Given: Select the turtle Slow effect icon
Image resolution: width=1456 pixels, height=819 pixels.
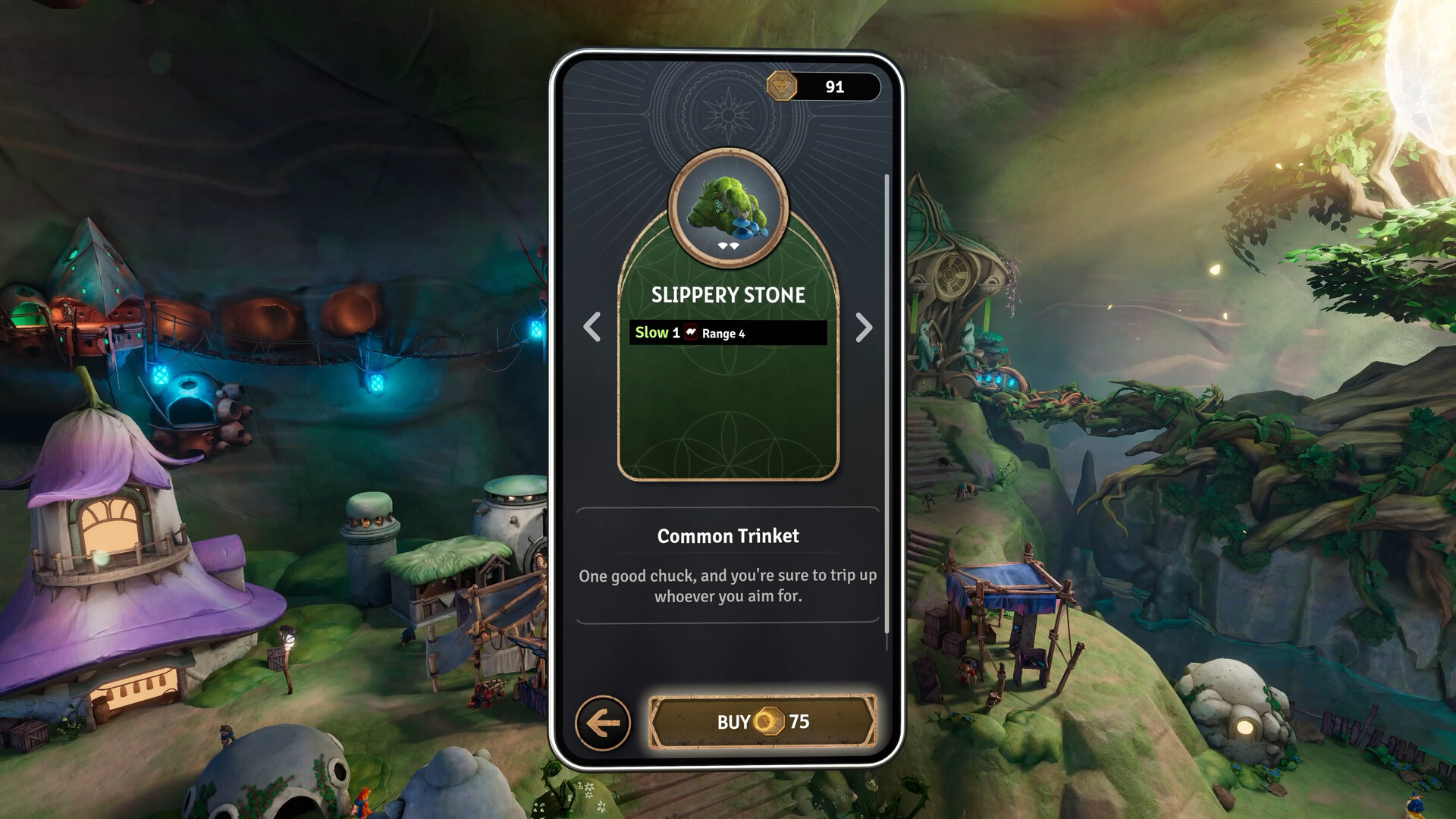Looking at the screenshot, I should (691, 333).
